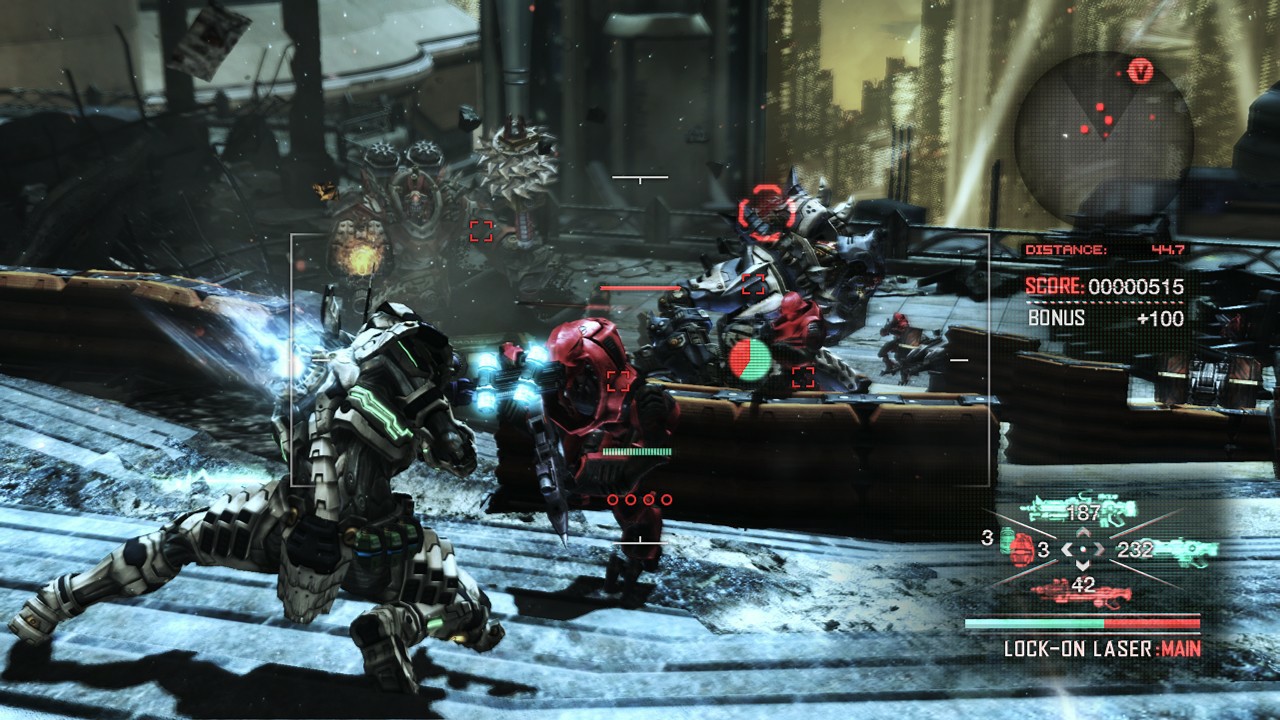Click the green EMP grenade icon

coord(1004,540)
